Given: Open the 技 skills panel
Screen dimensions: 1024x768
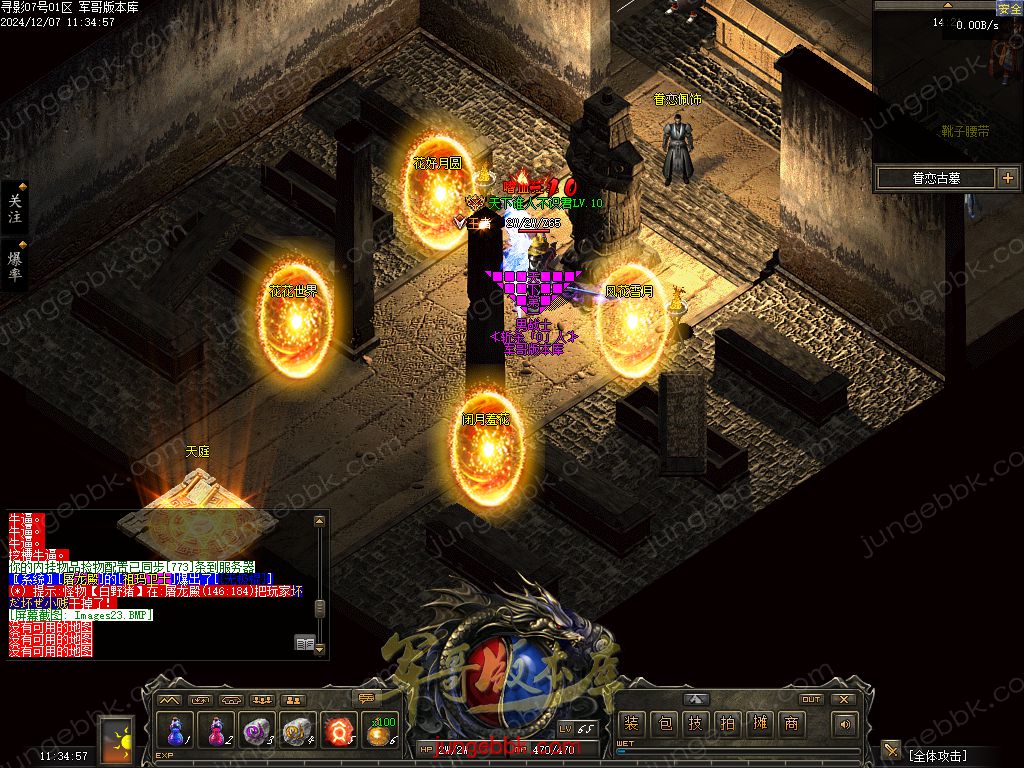Looking at the screenshot, I should (695, 724).
